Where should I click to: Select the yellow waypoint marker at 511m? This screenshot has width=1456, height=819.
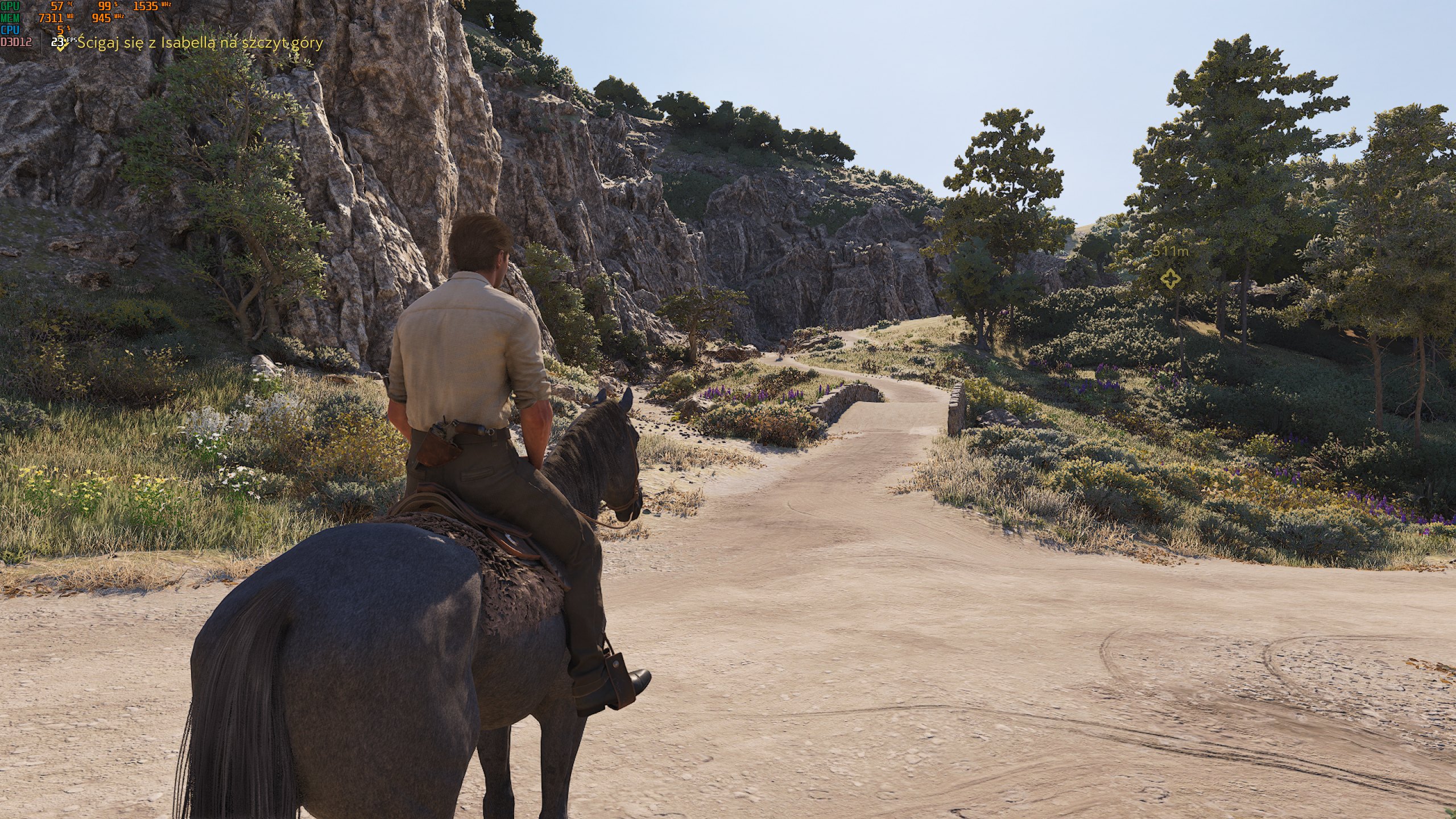pos(1170,279)
